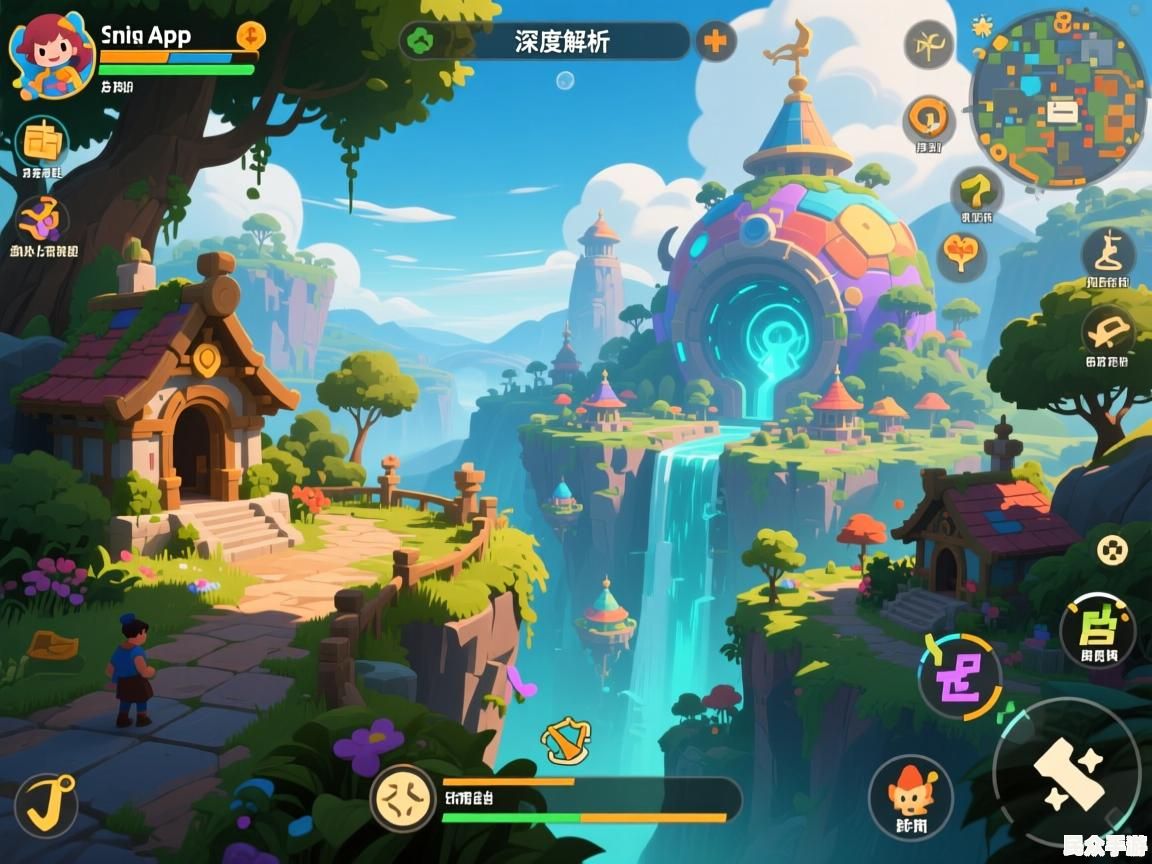Image resolution: width=1152 pixels, height=864 pixels.
Task: Tap the yellow hook button in corner
Action: [45, 804]
